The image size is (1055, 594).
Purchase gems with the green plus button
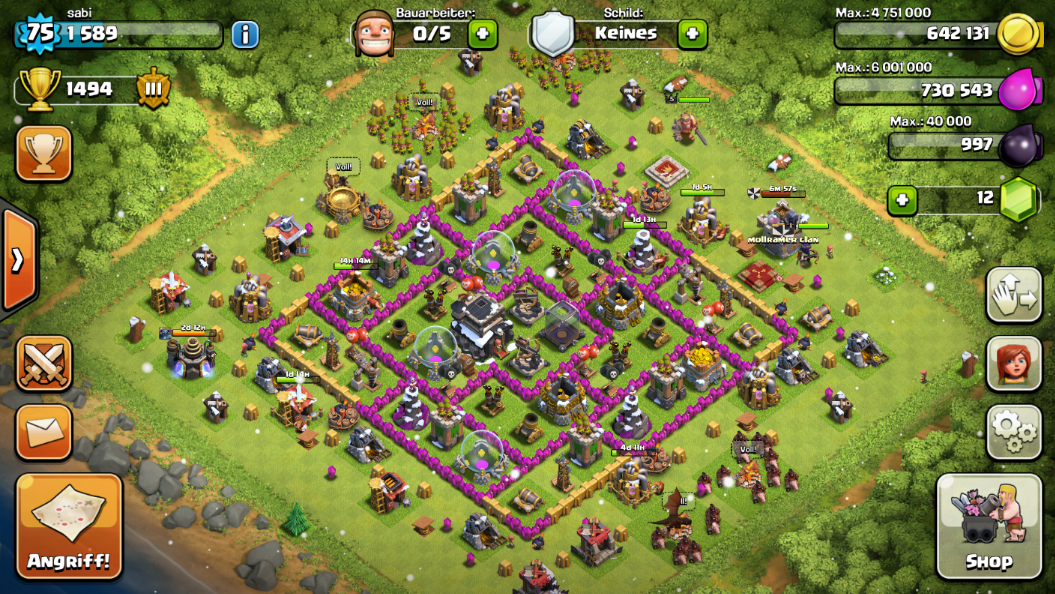(x=902, y=199)
